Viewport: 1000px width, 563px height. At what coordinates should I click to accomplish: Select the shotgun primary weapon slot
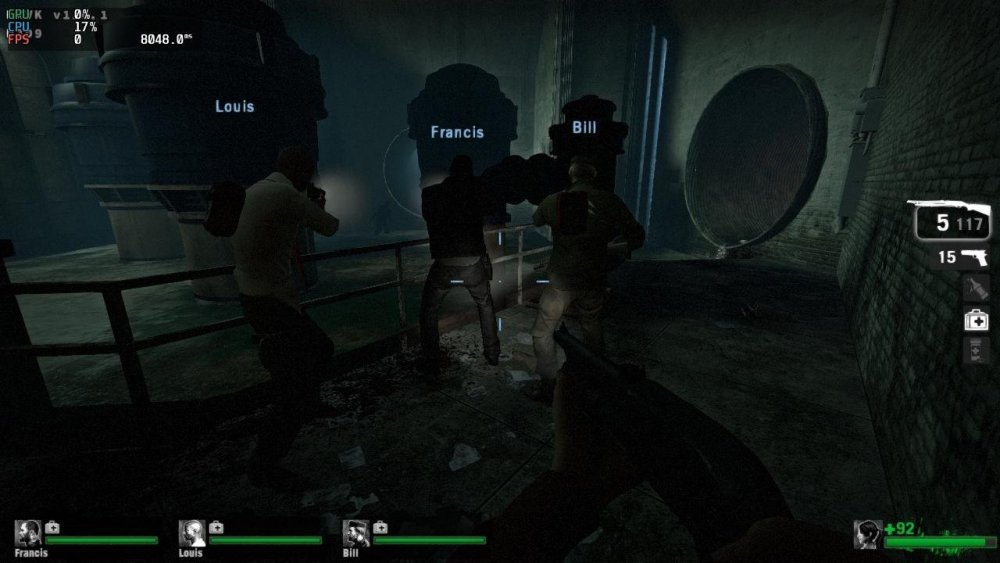click(951, 221)
